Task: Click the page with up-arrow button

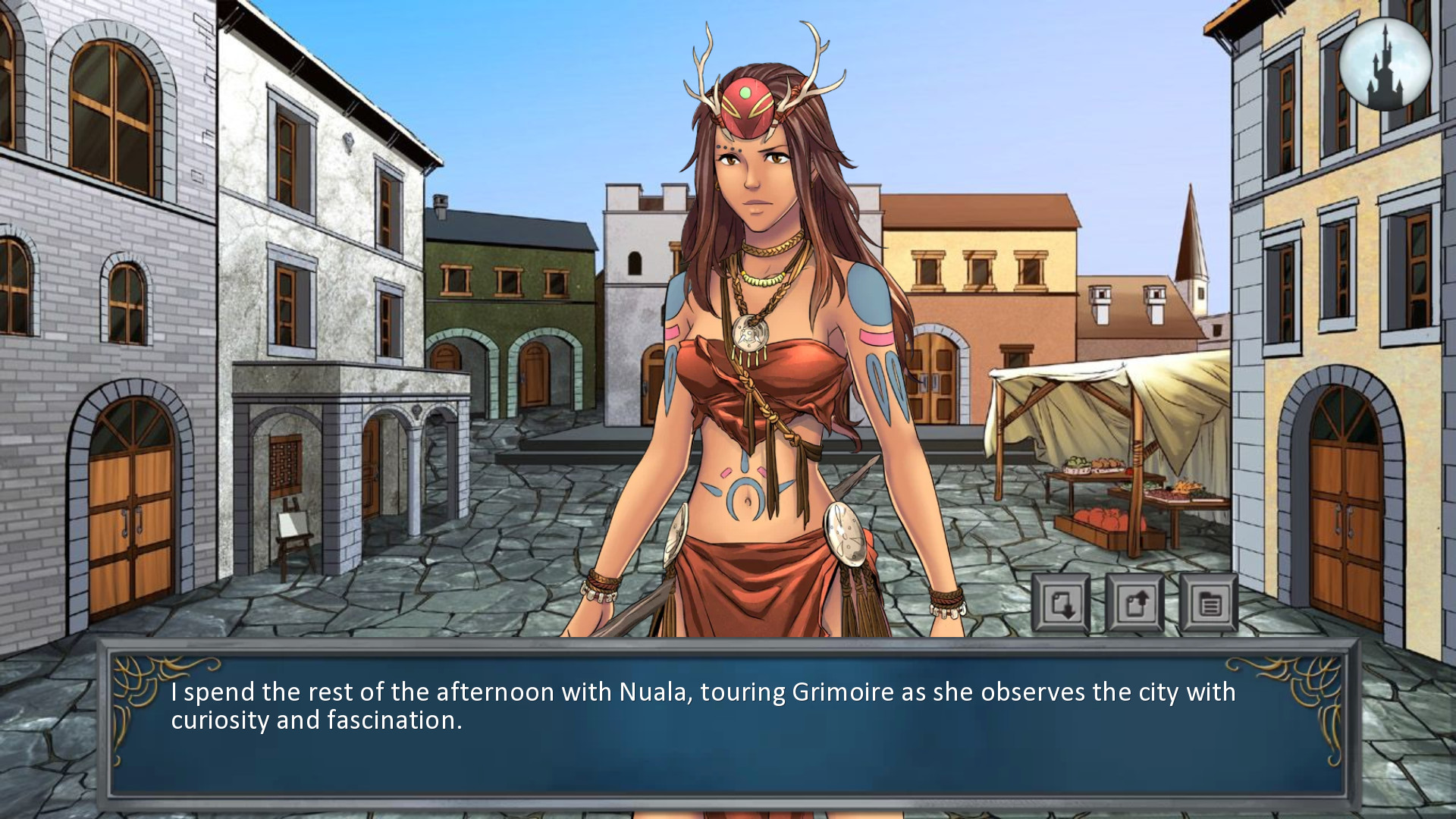Action: click(x=1134, y=604)
